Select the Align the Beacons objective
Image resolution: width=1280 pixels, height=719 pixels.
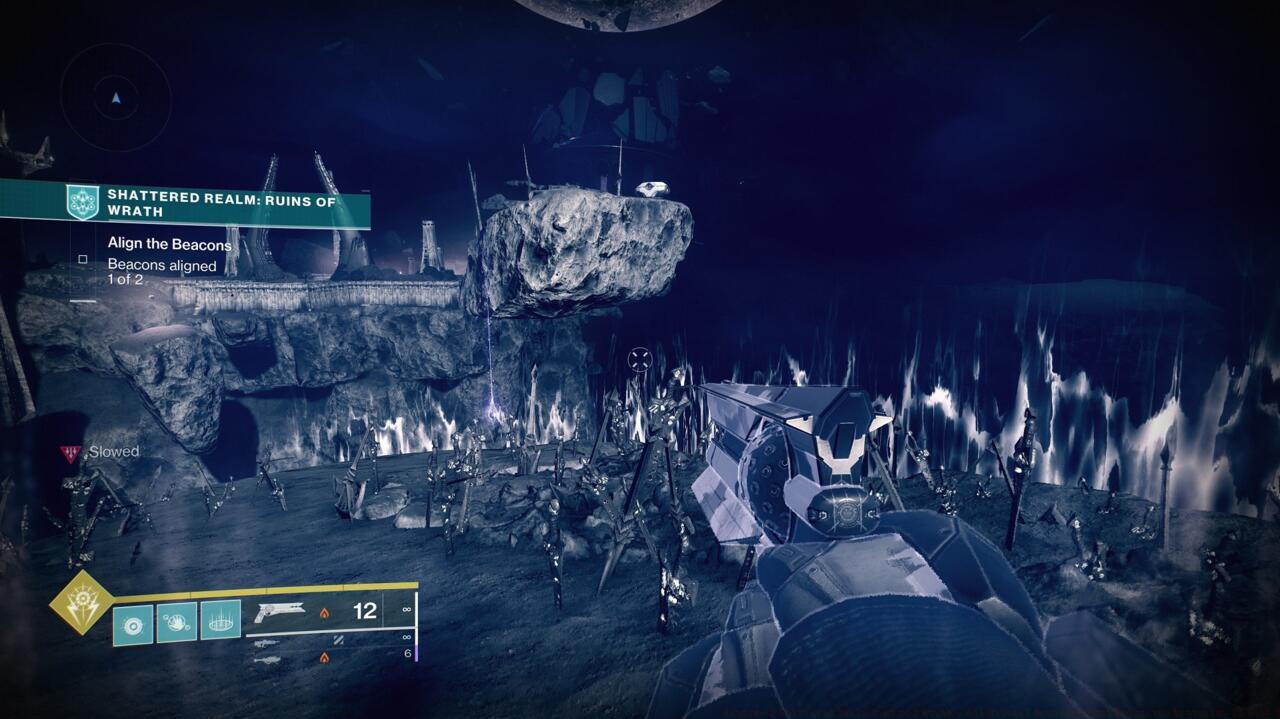169,244
